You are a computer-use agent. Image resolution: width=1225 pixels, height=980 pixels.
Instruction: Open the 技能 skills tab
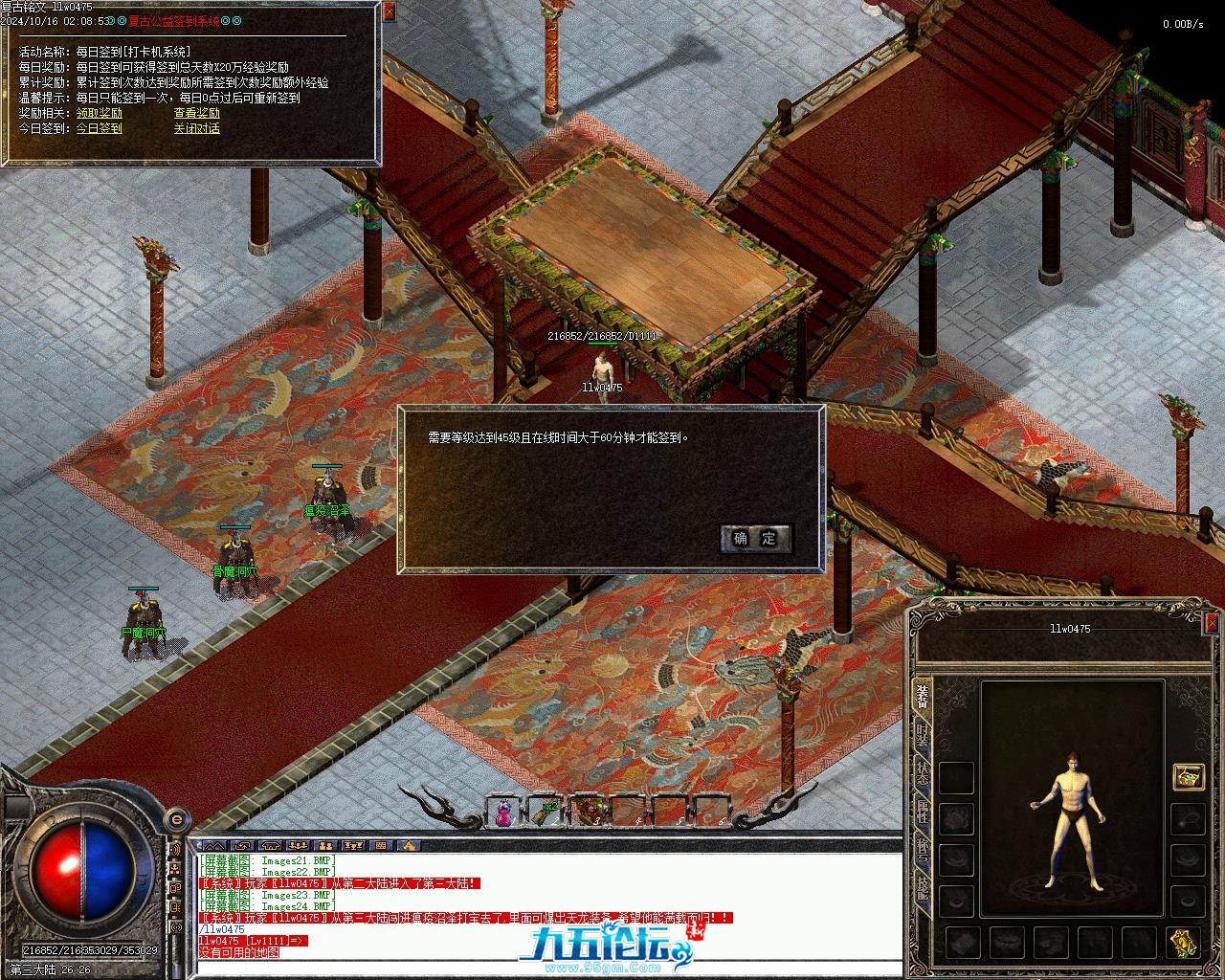point(922,888)
